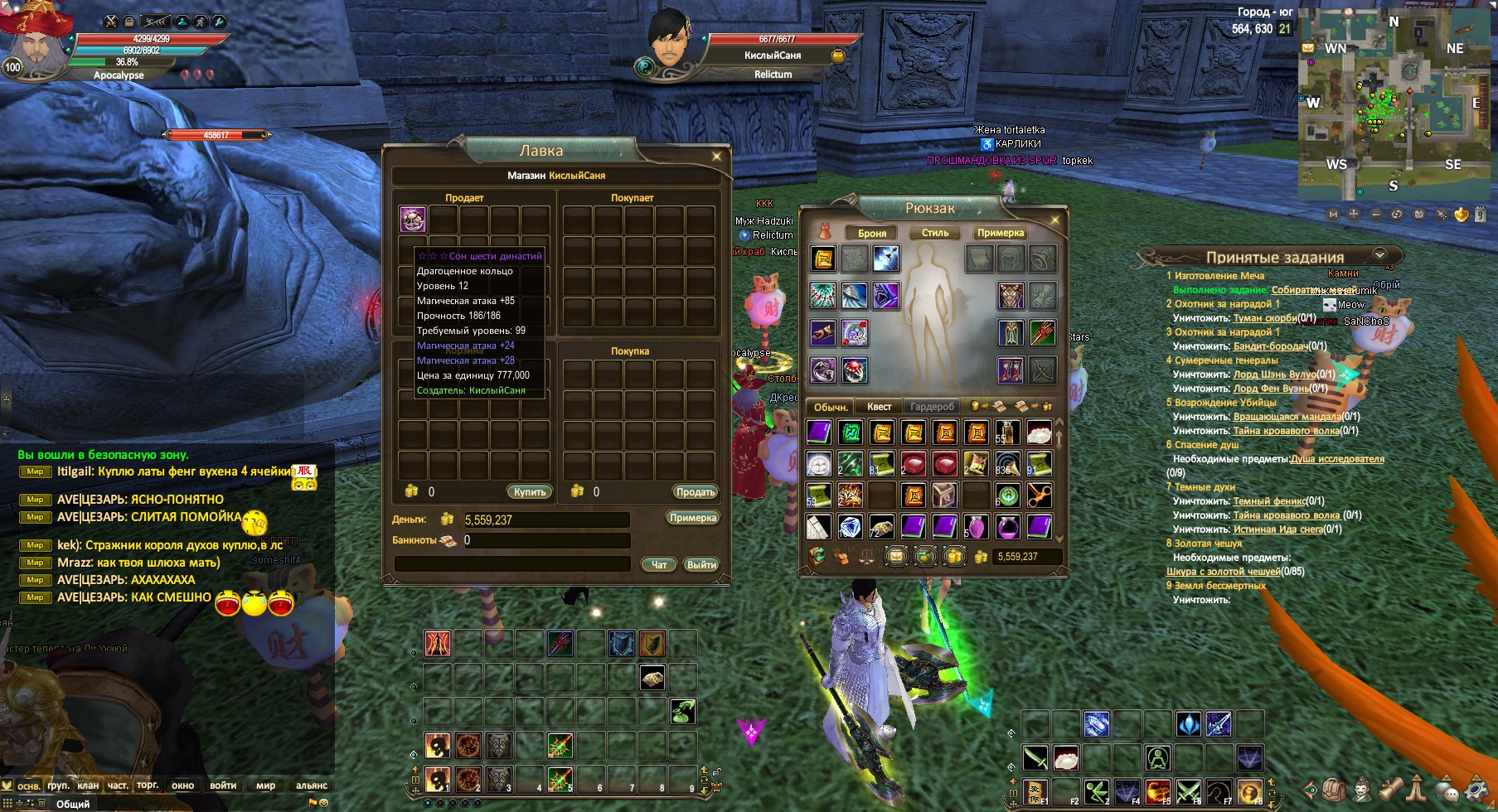Close the Лавка shop window
The image size is (1498, 812).
click(716, 156)
